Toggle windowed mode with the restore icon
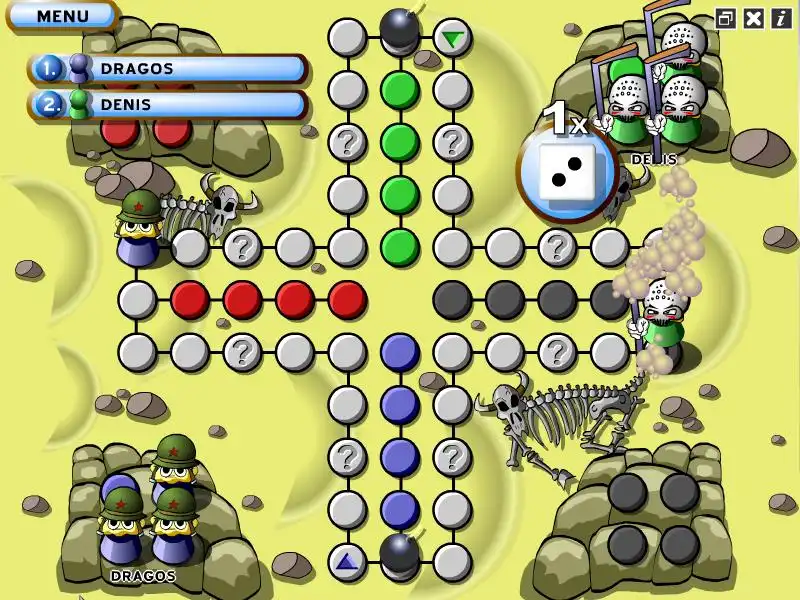 (x=726, y=18)
